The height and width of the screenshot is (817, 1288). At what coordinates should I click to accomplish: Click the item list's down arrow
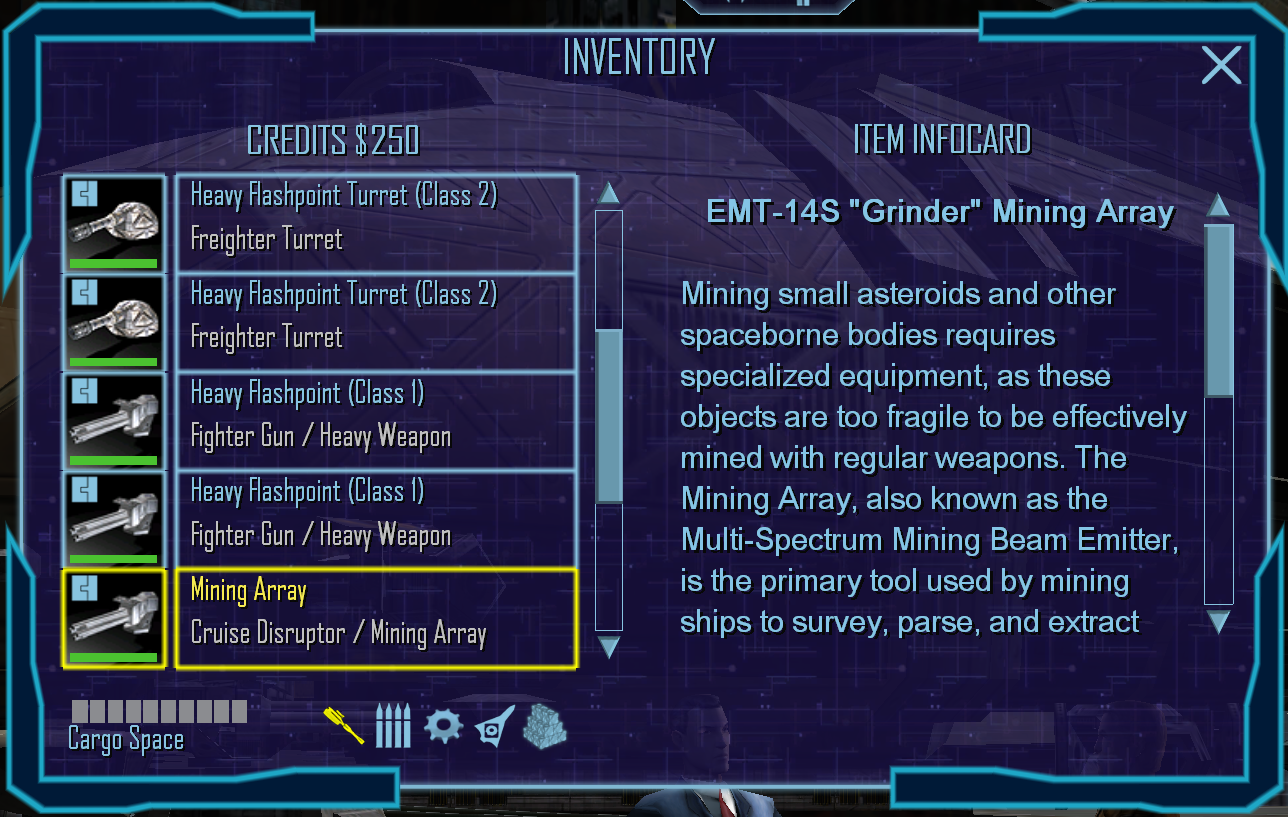(x=608, y=647)
